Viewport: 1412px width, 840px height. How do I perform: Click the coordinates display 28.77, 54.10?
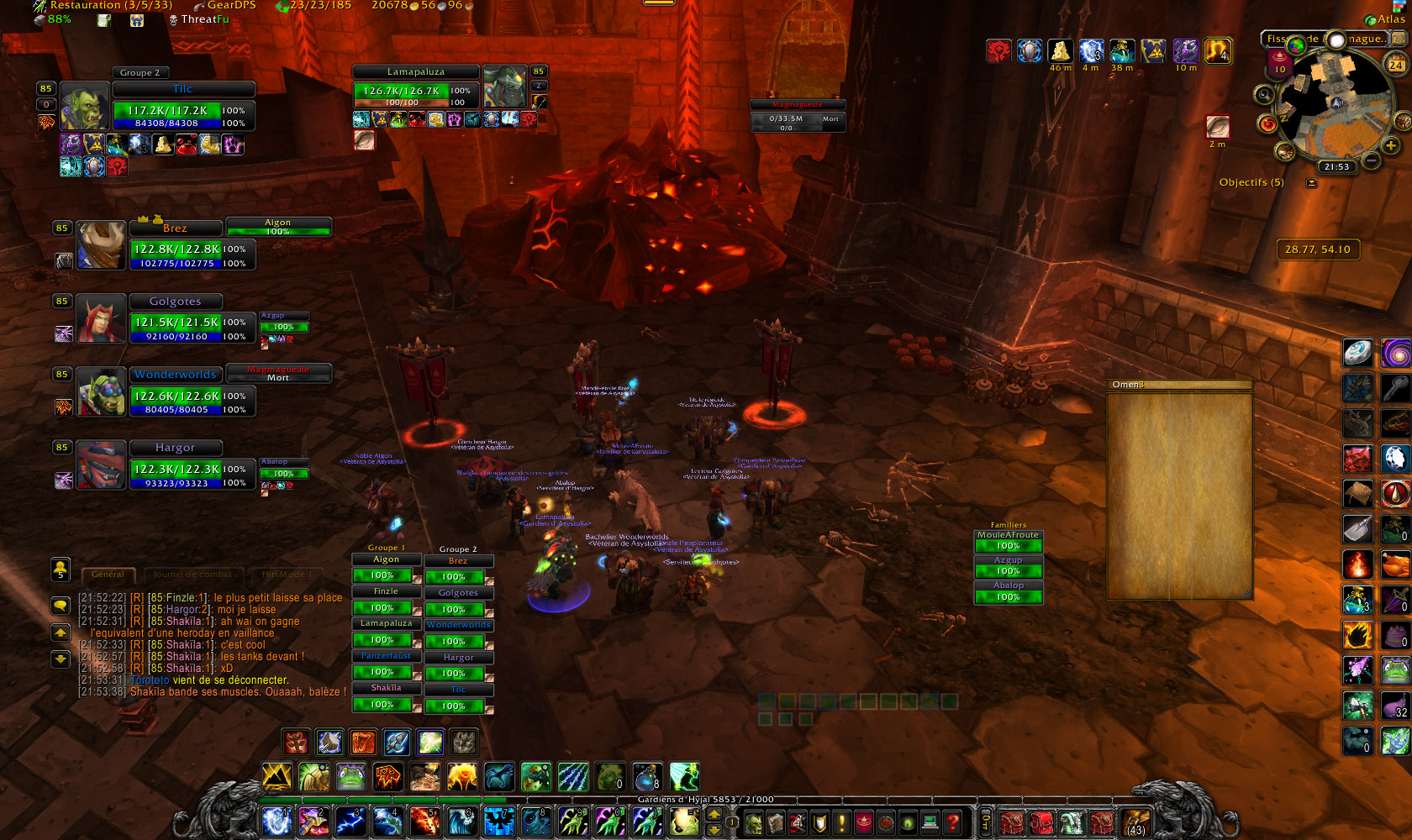tap(1318, 249)
